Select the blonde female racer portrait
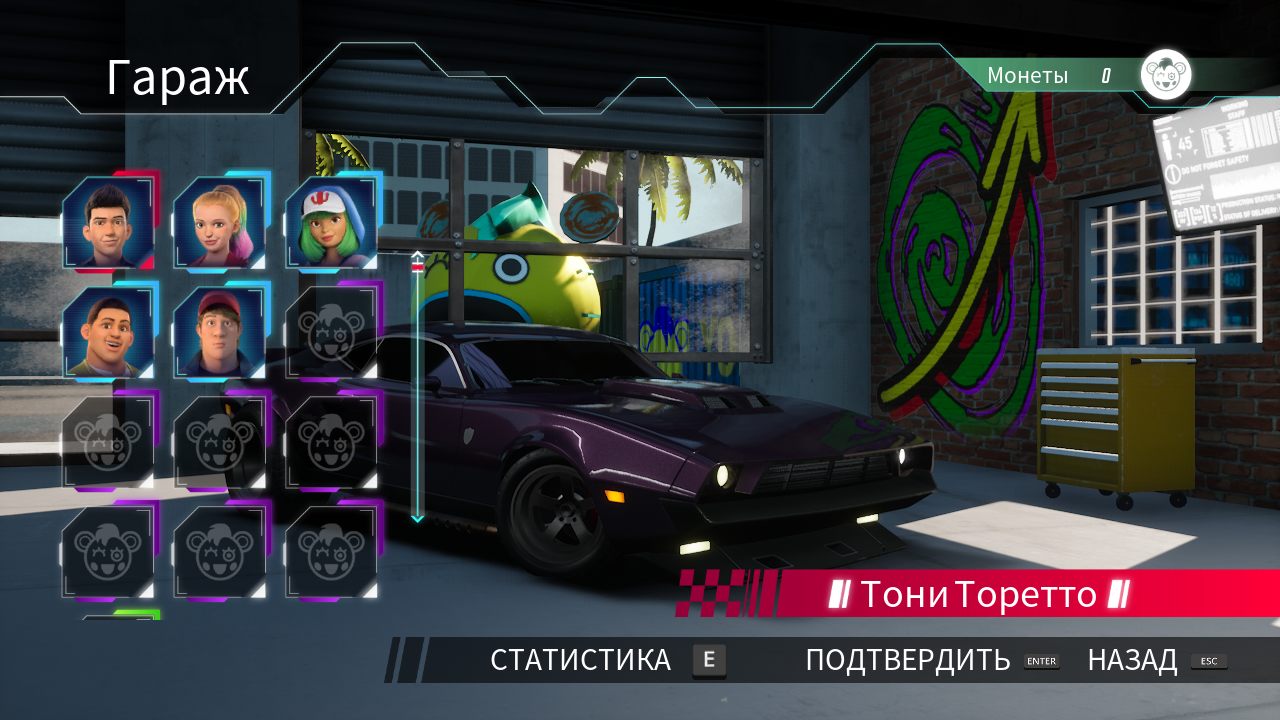Viewport: 1280px width, 720px height. click(x=220, y=220)
